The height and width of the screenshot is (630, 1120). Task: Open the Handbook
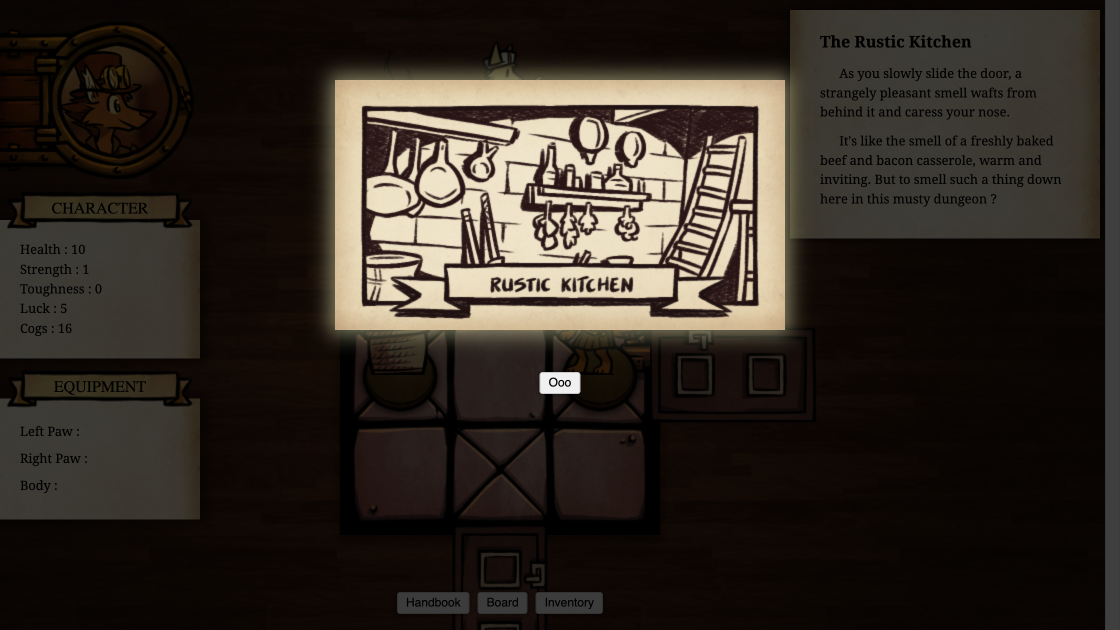pyautogui.click(x=433, y=602)
